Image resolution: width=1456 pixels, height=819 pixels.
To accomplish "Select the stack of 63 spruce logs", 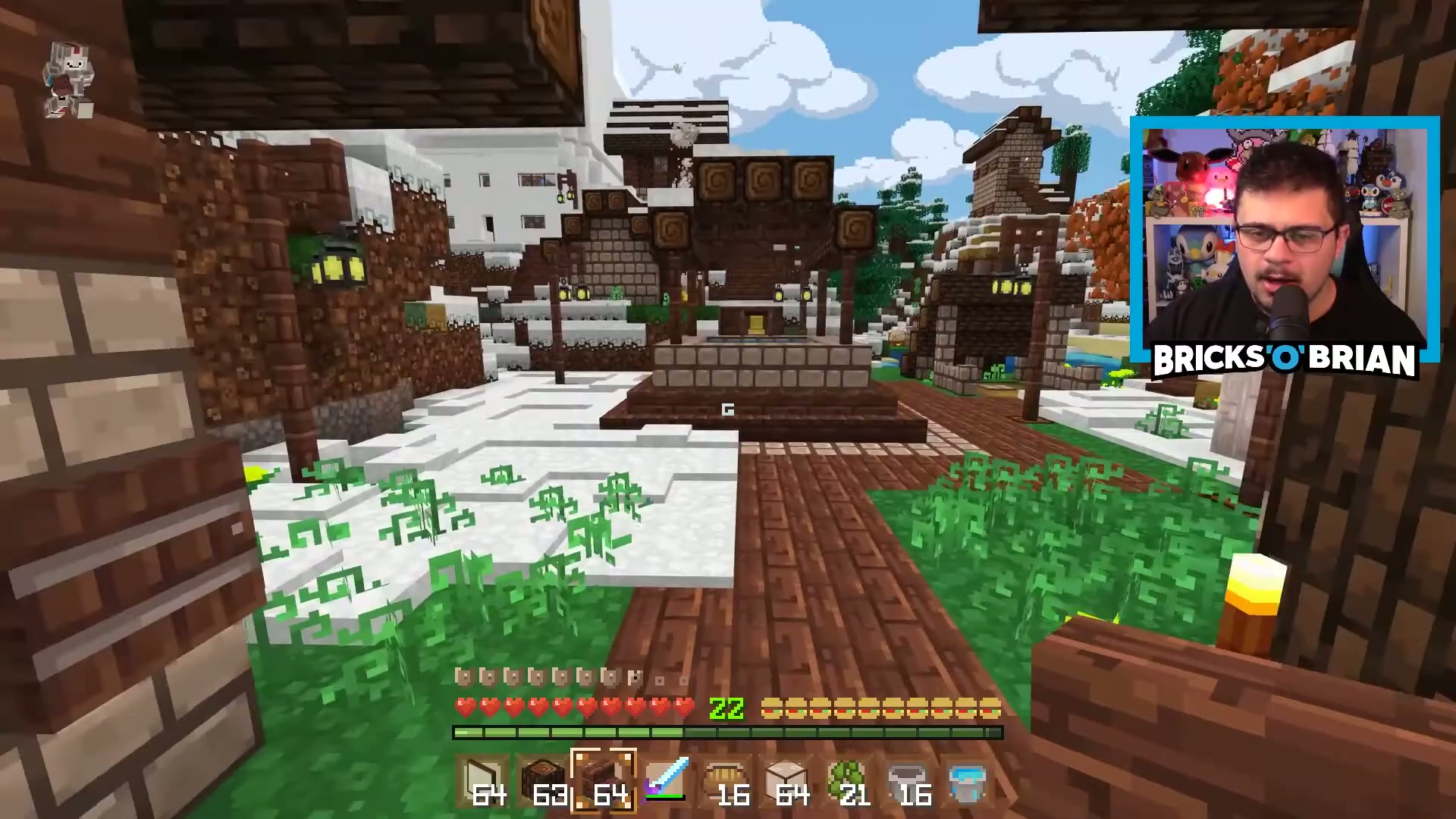I will click(x=542, y=781).
